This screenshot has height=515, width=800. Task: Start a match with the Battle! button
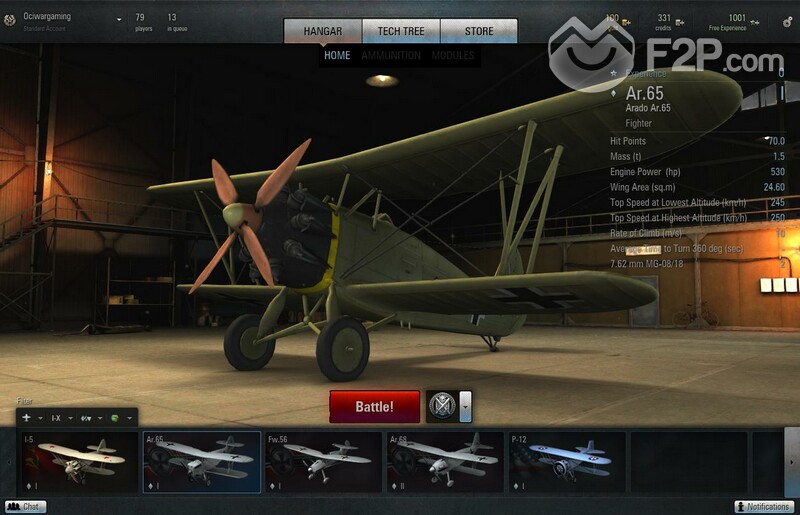(x=374, y=407)
